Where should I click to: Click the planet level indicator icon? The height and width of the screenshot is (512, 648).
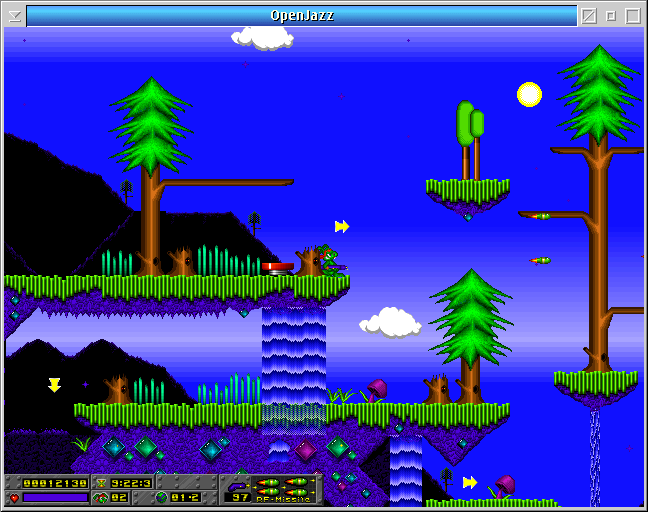(161, 497)
